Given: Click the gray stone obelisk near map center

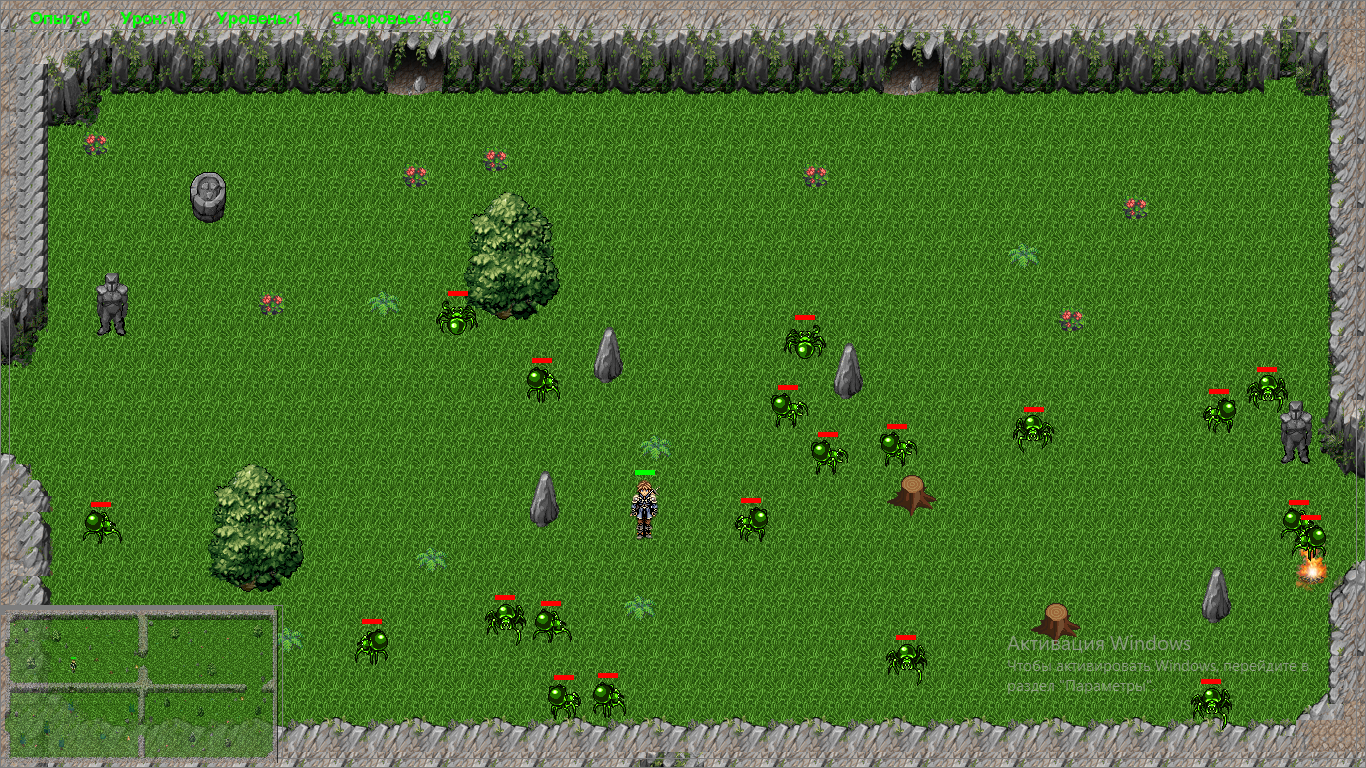Looking at the screenshot, I should click(x=611, y=355).
